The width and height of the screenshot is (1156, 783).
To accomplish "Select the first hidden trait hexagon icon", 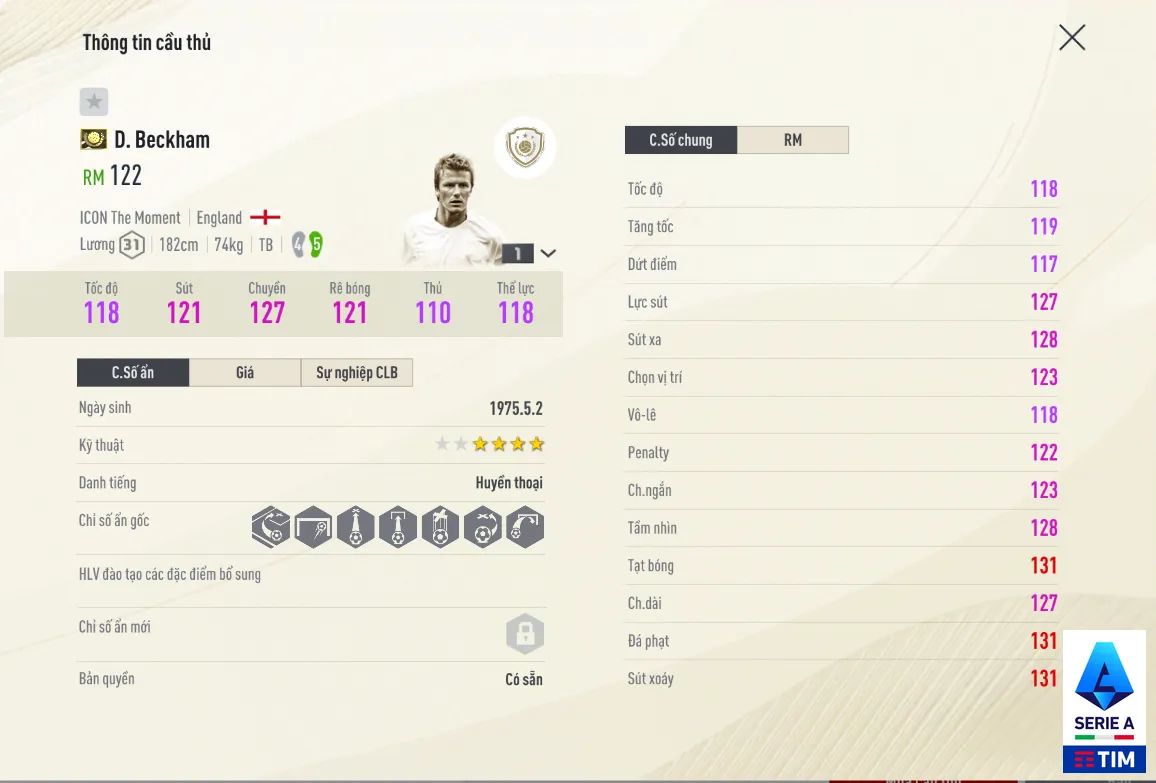I will [x=271, y=527].
